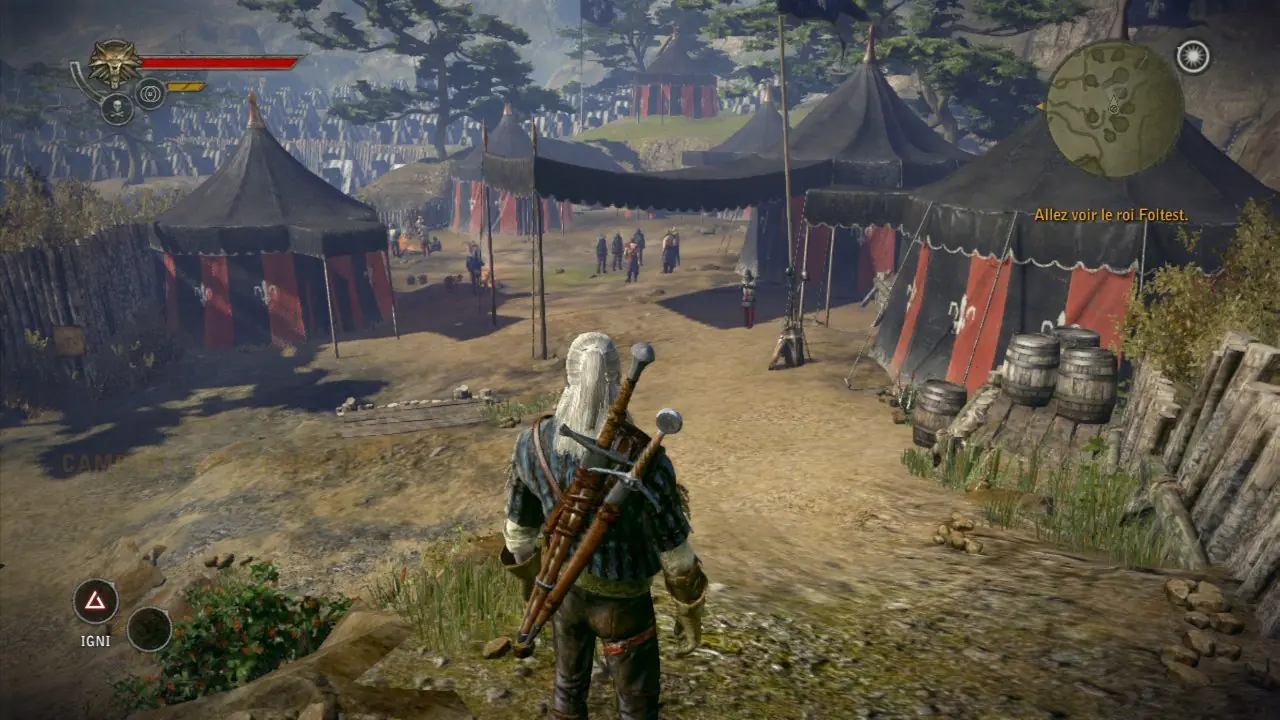Select the Igni sign icon
The width and height of the screenshot is (1280, 720).
coord(95,601)
